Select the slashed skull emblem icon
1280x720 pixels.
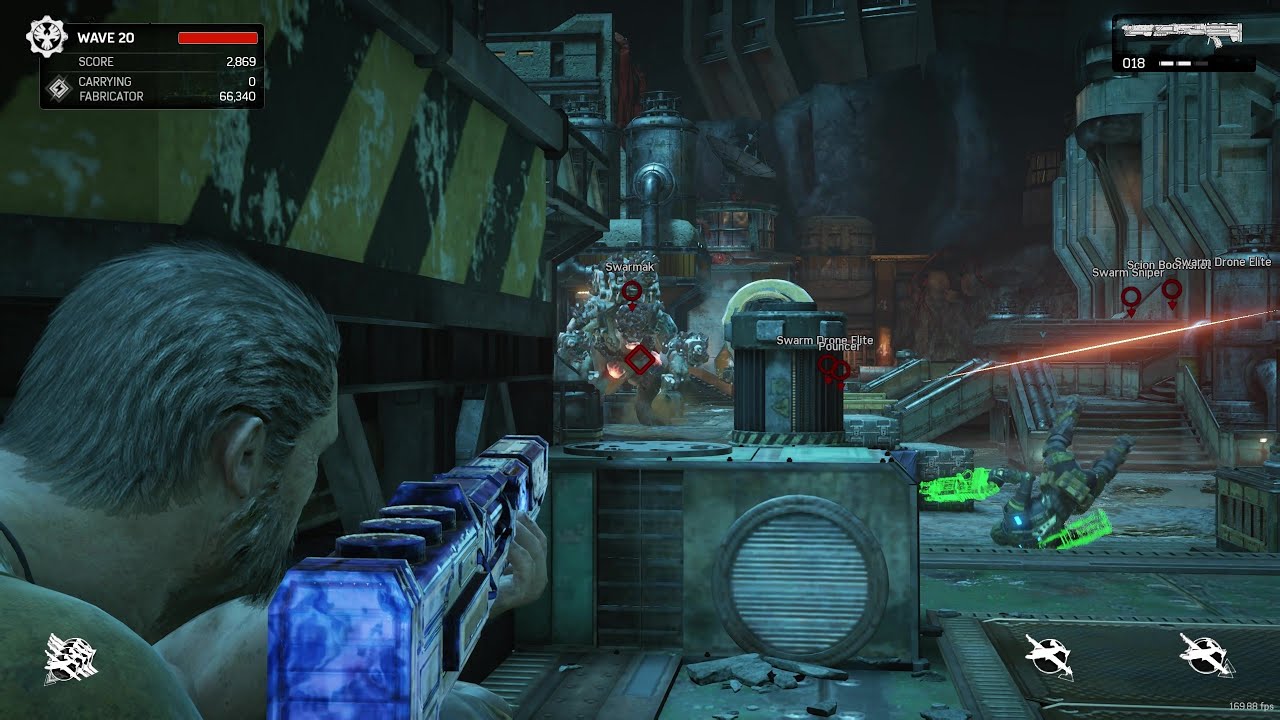pyautogui.click(x=71, y=659)
